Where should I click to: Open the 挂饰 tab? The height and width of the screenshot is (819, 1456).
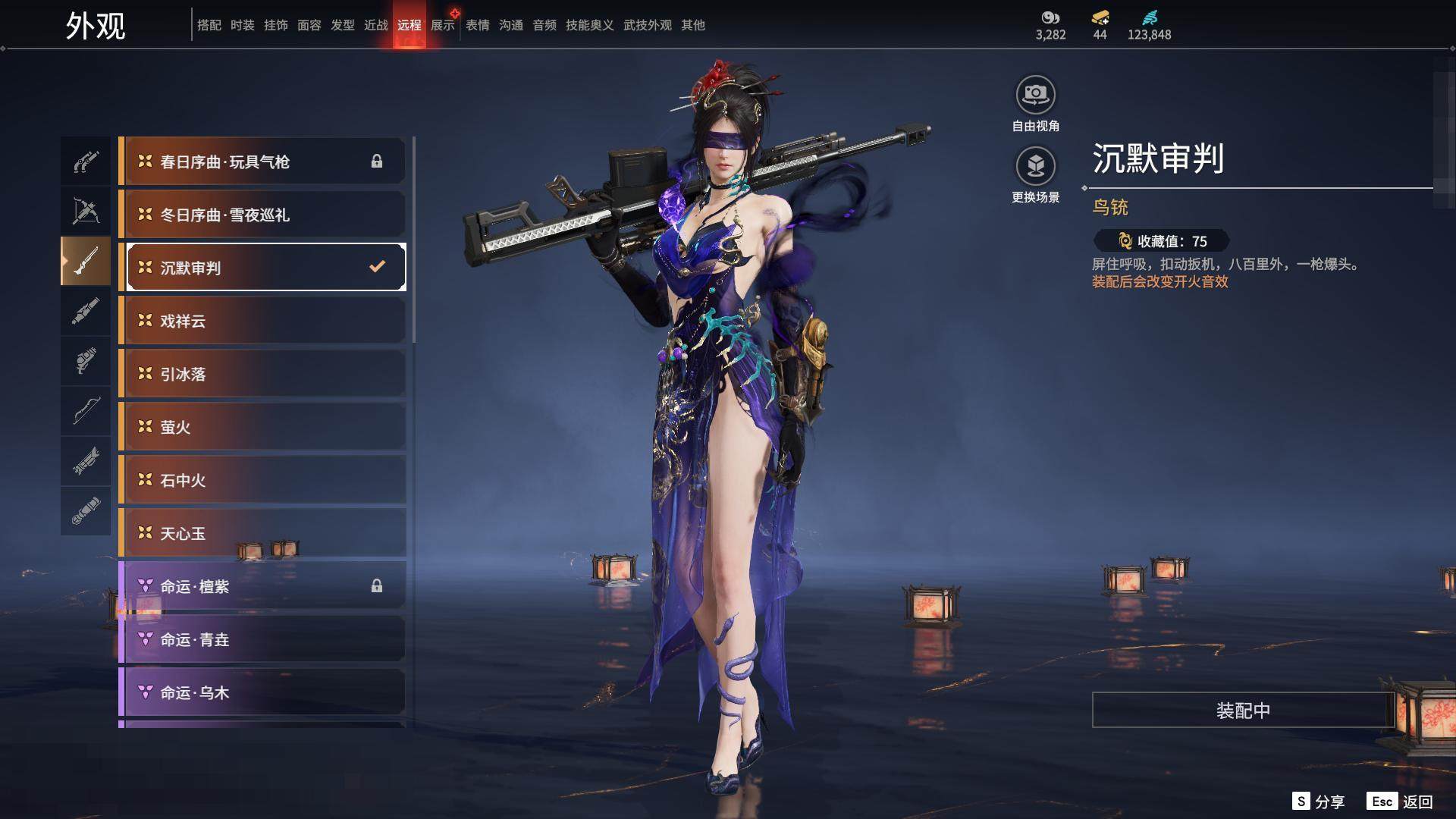point(276,25)
